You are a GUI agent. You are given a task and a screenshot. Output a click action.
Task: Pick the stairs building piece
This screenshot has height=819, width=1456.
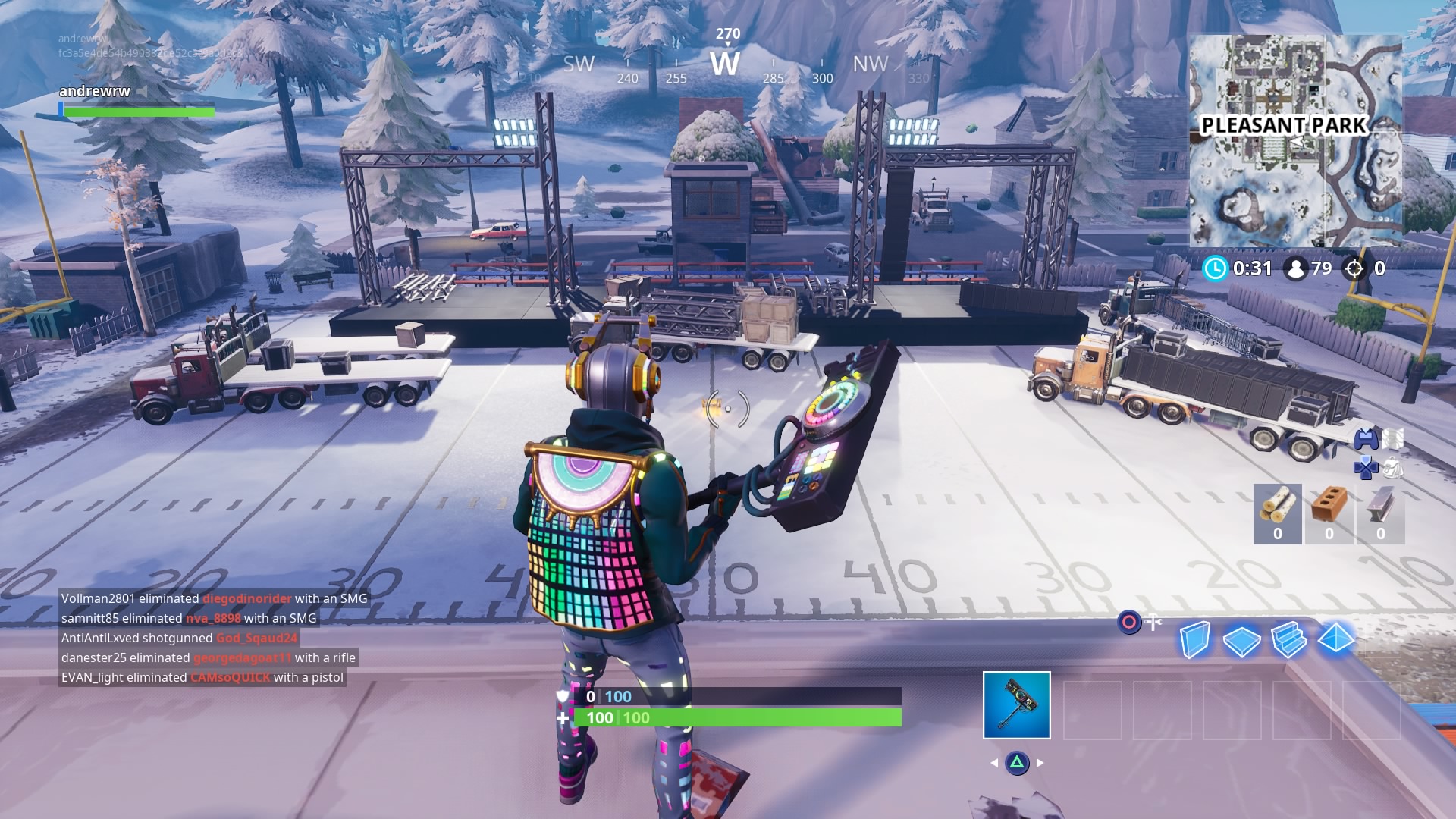click(x=1288, y=639)
